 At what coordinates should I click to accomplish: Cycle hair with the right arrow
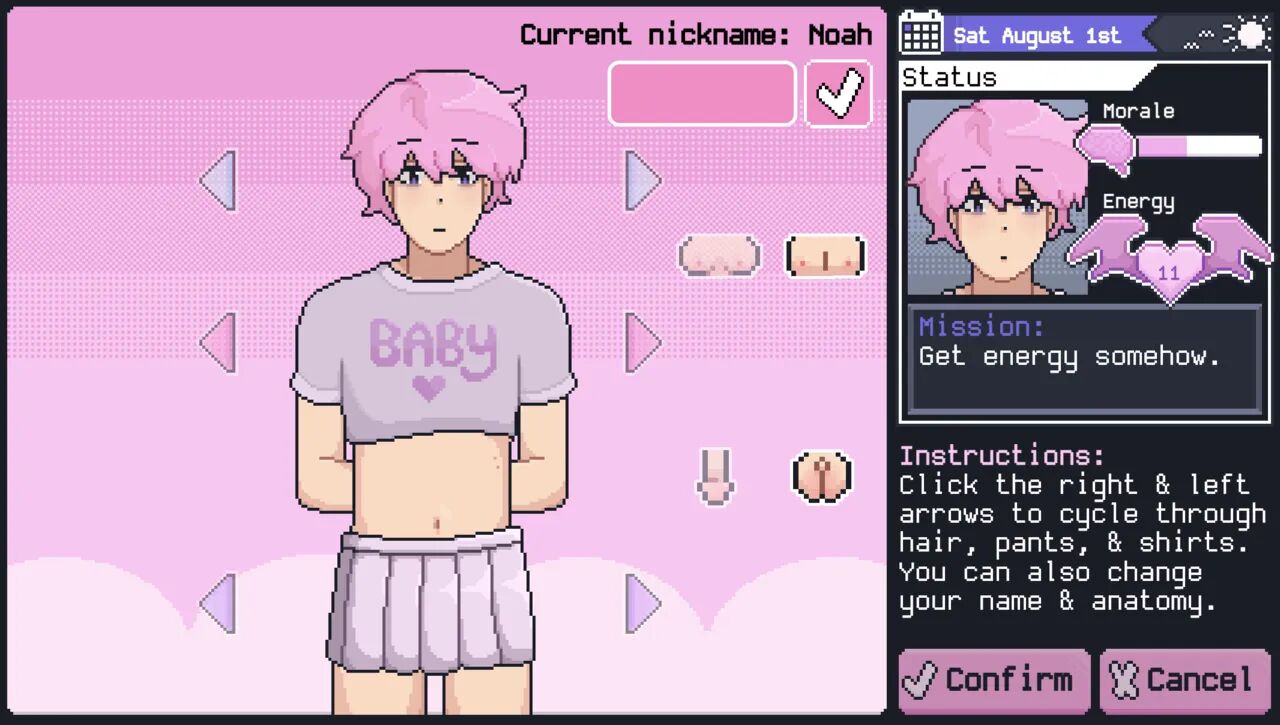[x=642, y=180]
